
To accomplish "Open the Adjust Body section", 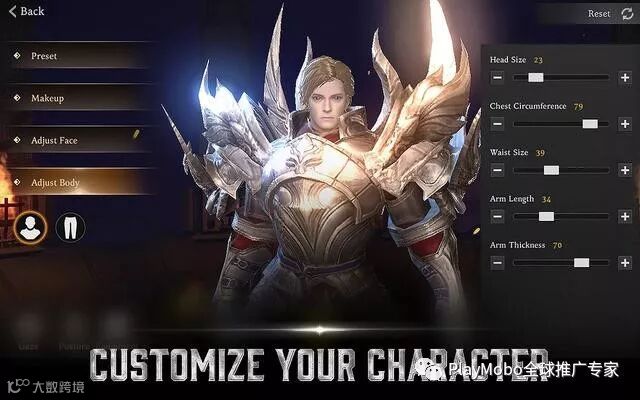I will [54, 183].
